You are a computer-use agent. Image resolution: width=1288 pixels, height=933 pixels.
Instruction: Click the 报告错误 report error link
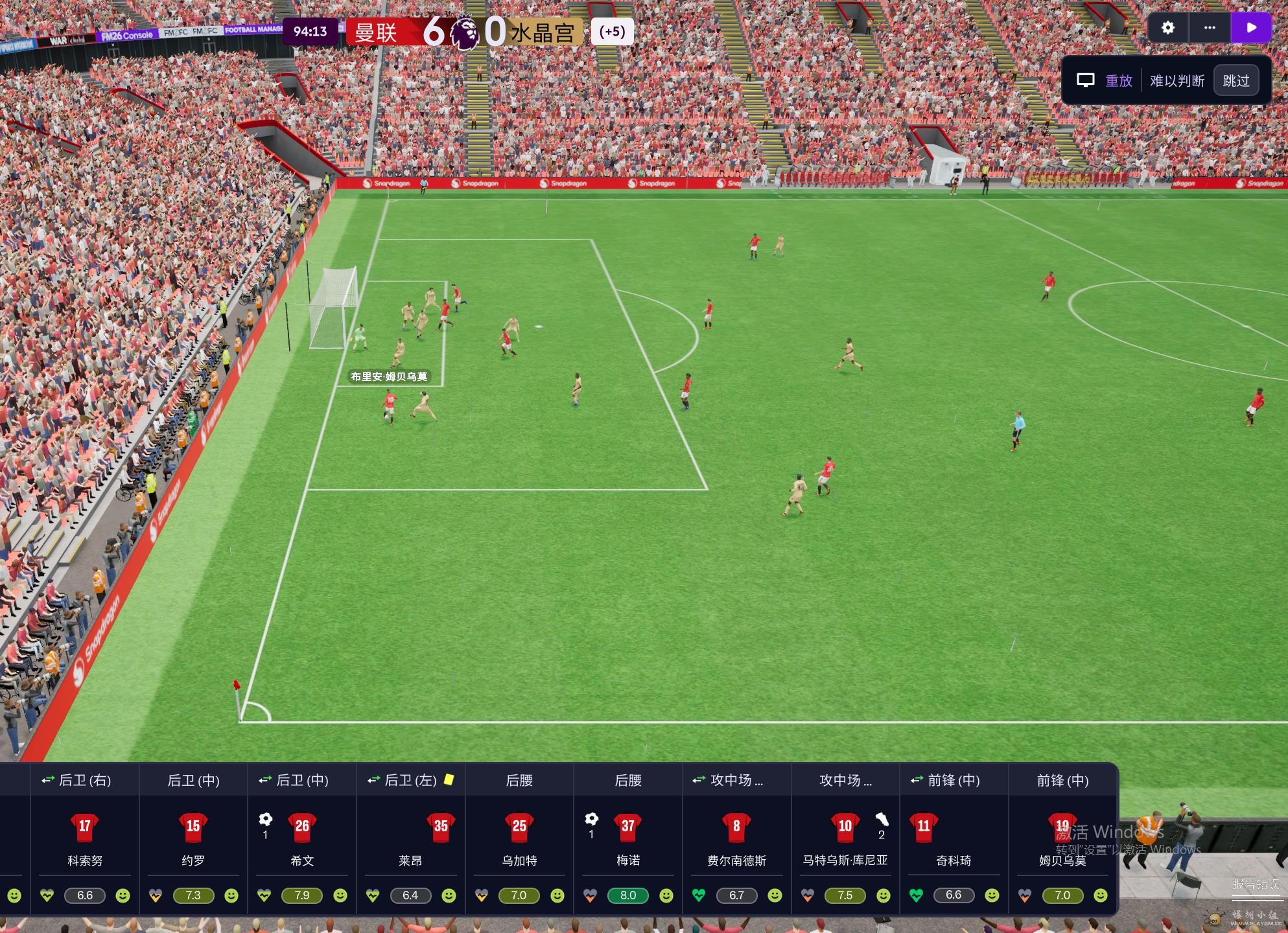pos(1256,884)
